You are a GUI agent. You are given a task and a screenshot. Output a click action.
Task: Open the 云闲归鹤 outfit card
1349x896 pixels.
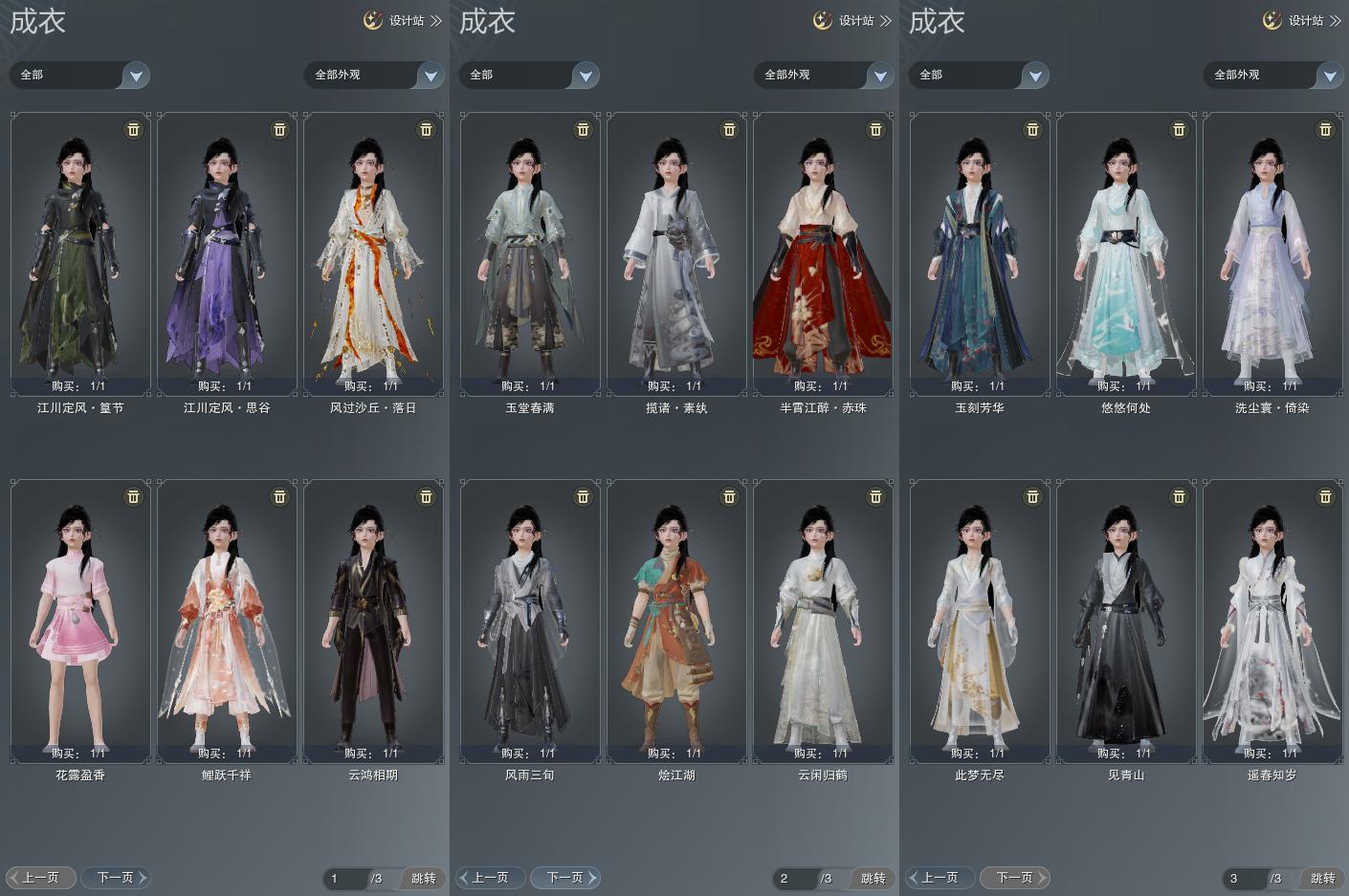[x=823, y=622]
